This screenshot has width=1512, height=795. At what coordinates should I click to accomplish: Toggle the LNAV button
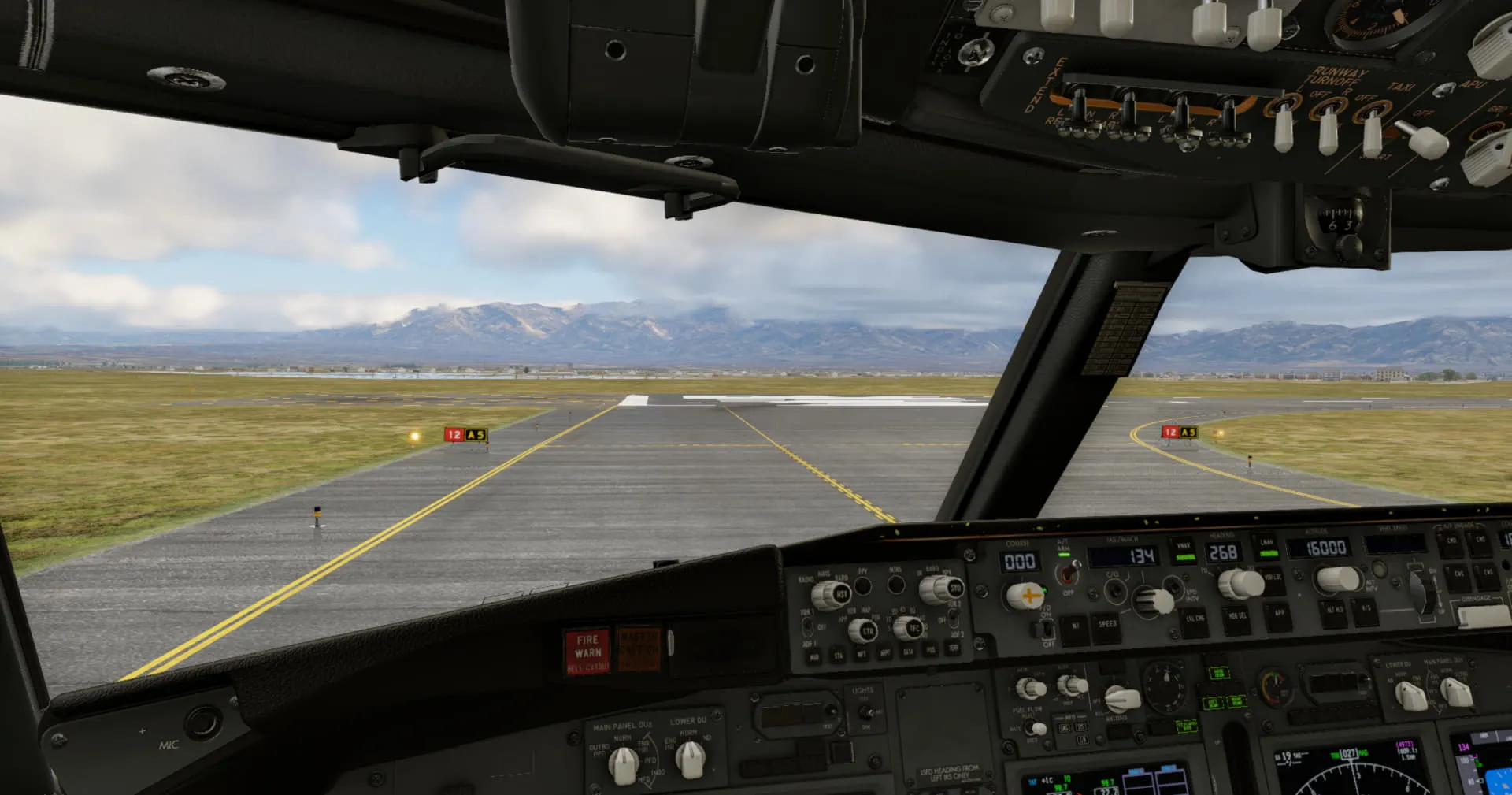(1266, 547)
